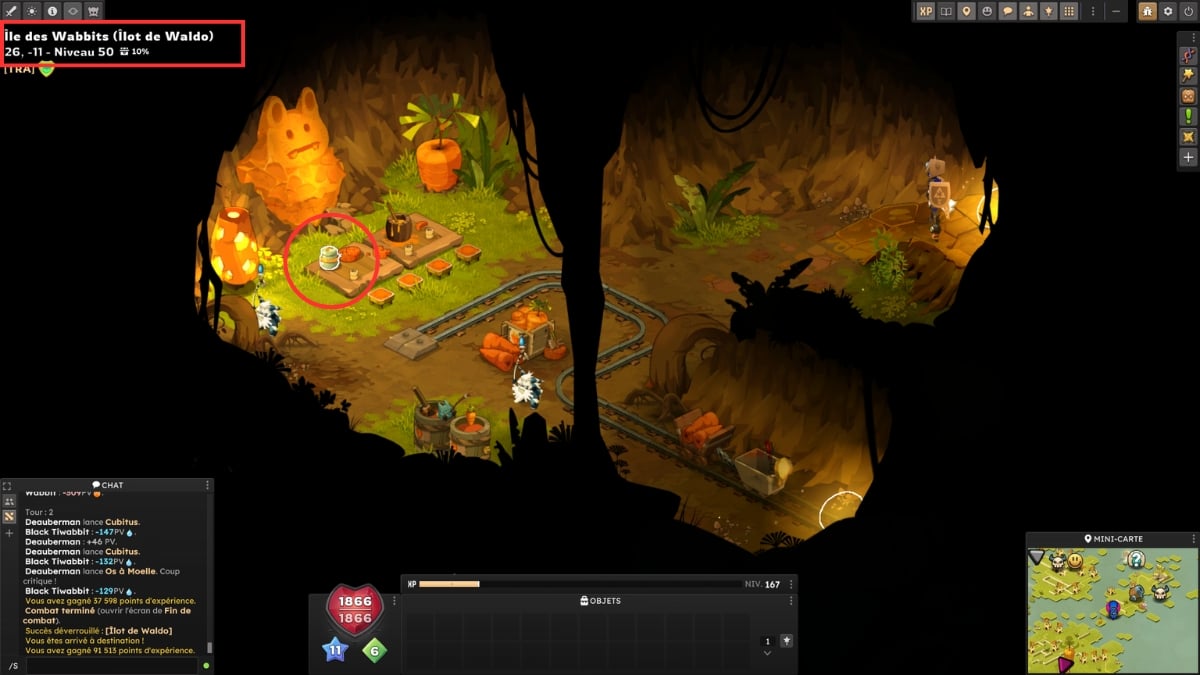The width and height of the screenshot is (1200, 675).
Task: Click the power button icon
Action: 1187,11
